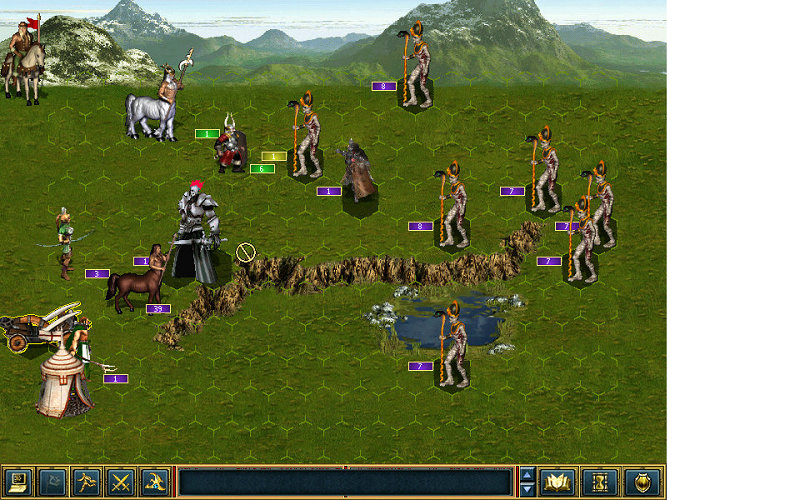Open combat options via the computer icon
The image size is (800, 500).
[x=18, y=483]
